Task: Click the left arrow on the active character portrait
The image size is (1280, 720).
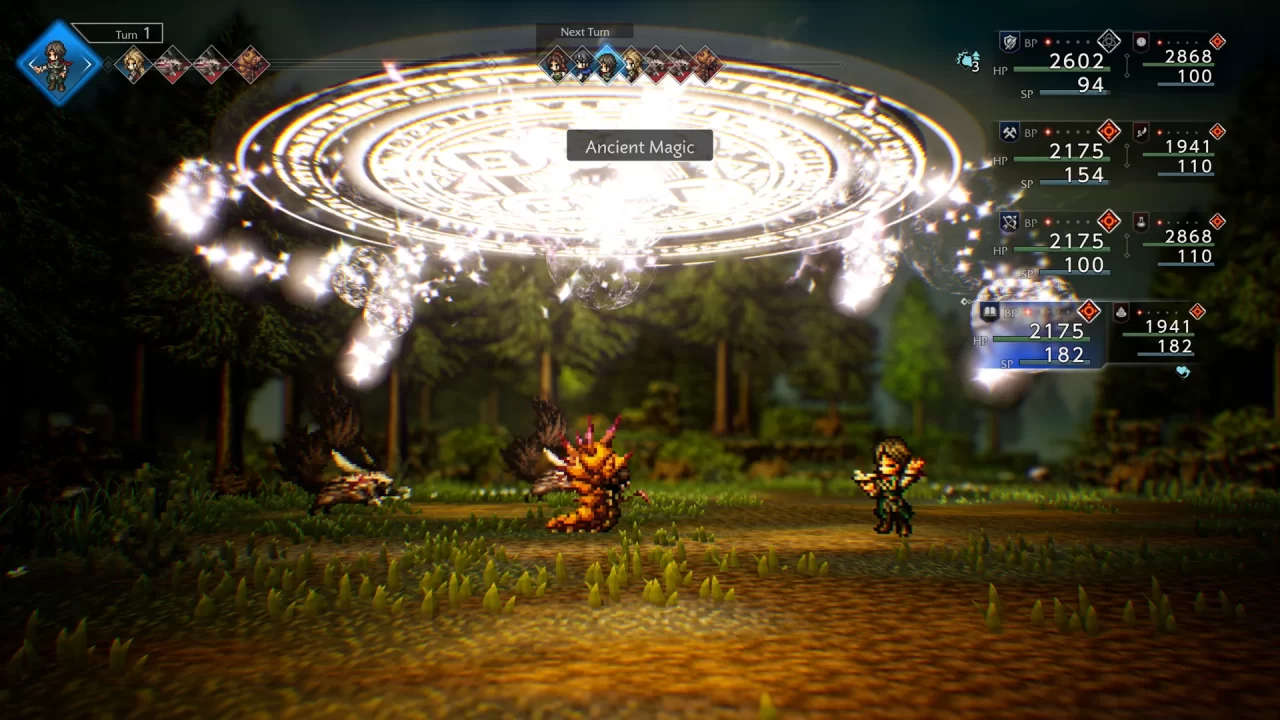Action: (31, 64)
